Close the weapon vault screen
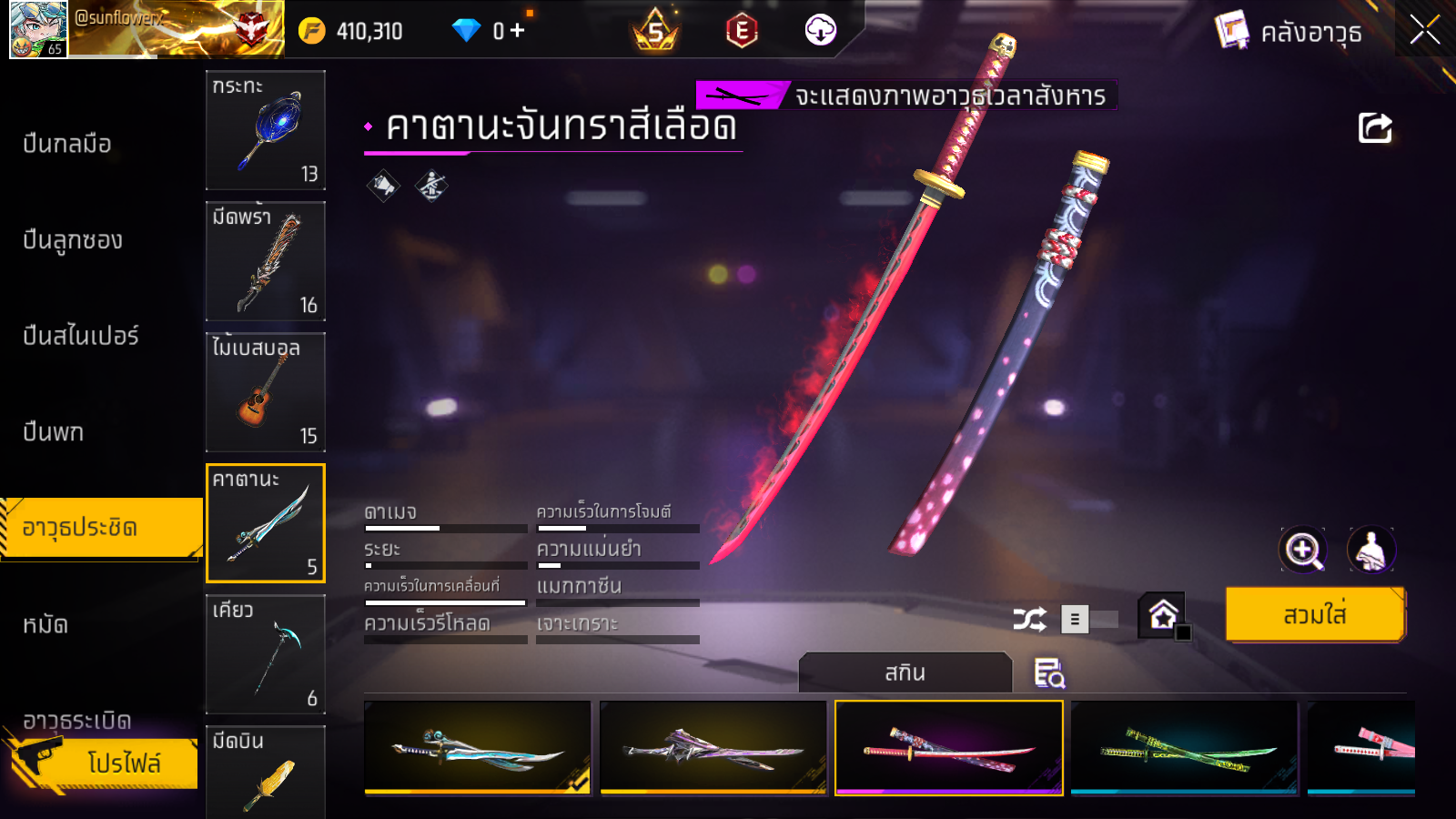Screen dimensions: 1456x819 coord(1424,30)
